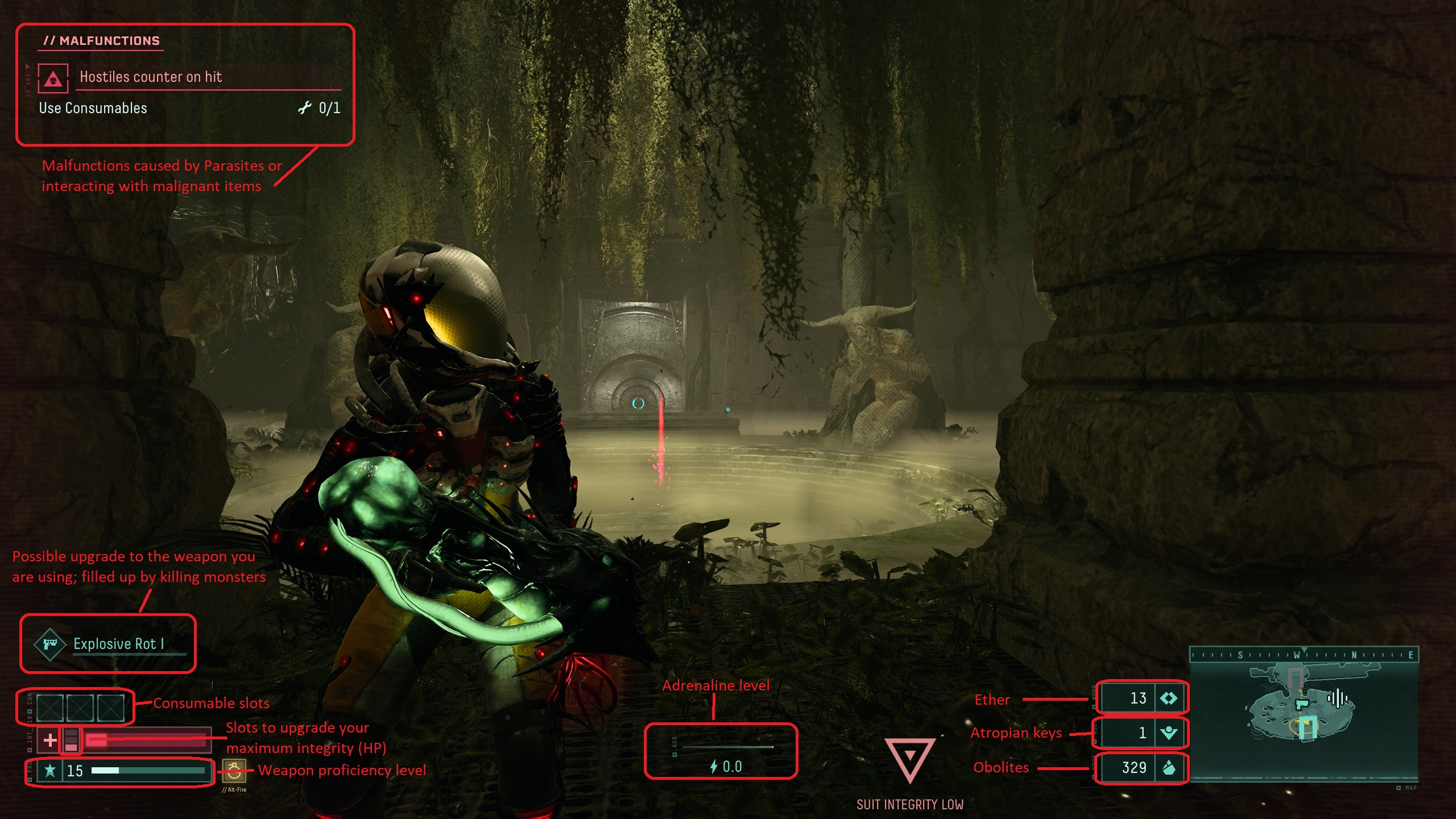Image resolution: width=1456 pixels, height=819 pixels.
Task: Activate the Alt-Fire icon
Action: coord(234,771)
